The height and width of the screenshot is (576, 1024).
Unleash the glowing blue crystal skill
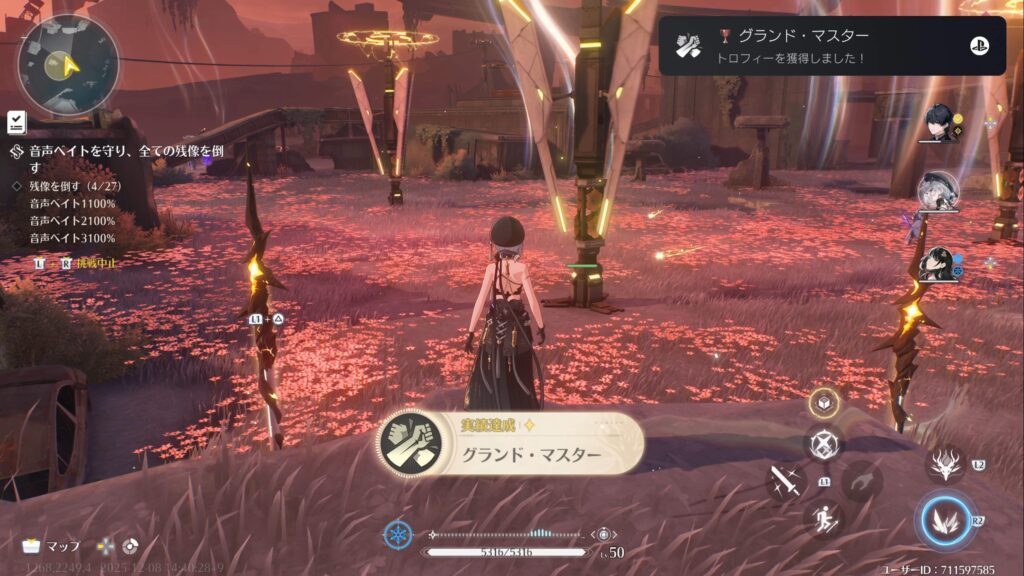(x=945, y=520)
